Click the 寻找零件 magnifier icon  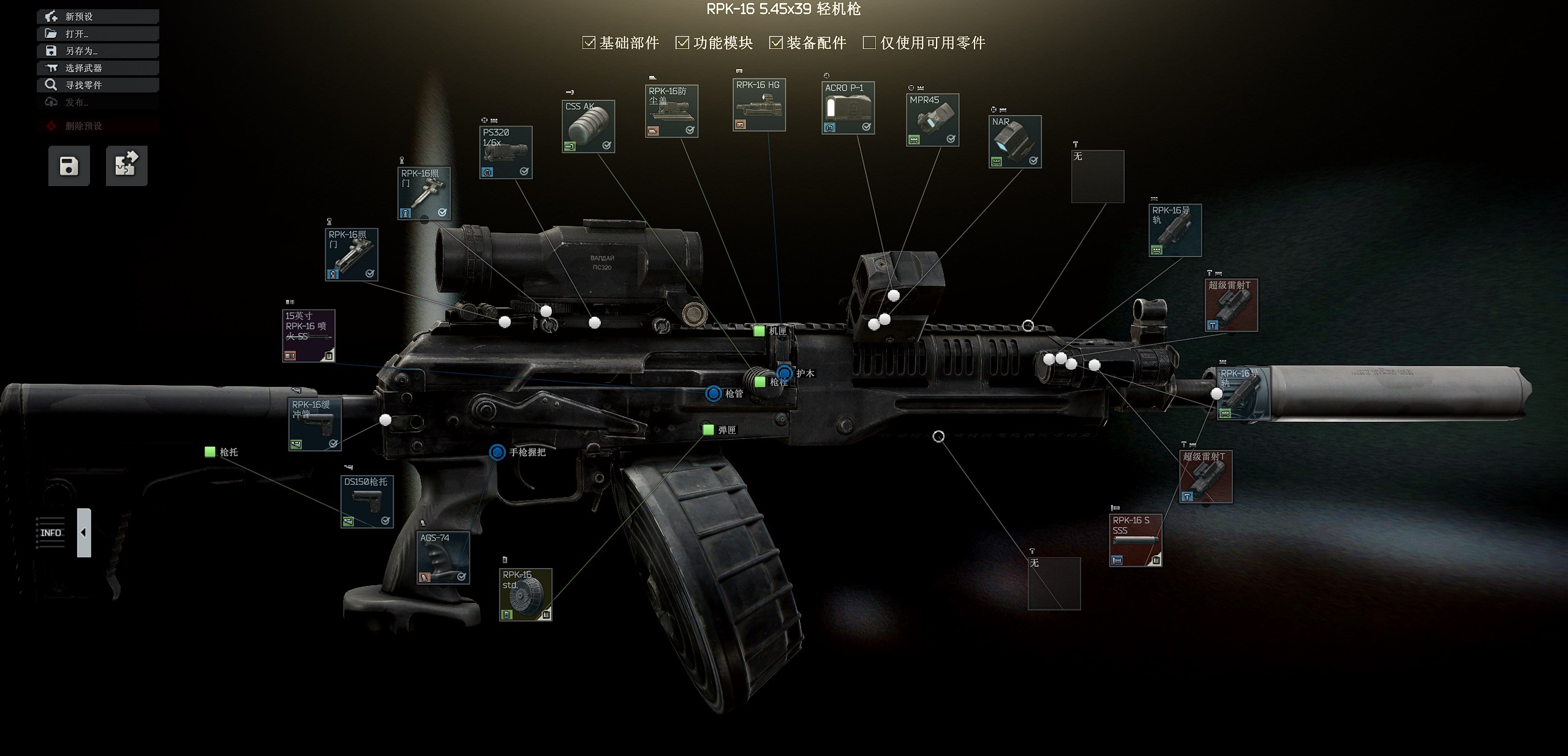pos(51,85)
